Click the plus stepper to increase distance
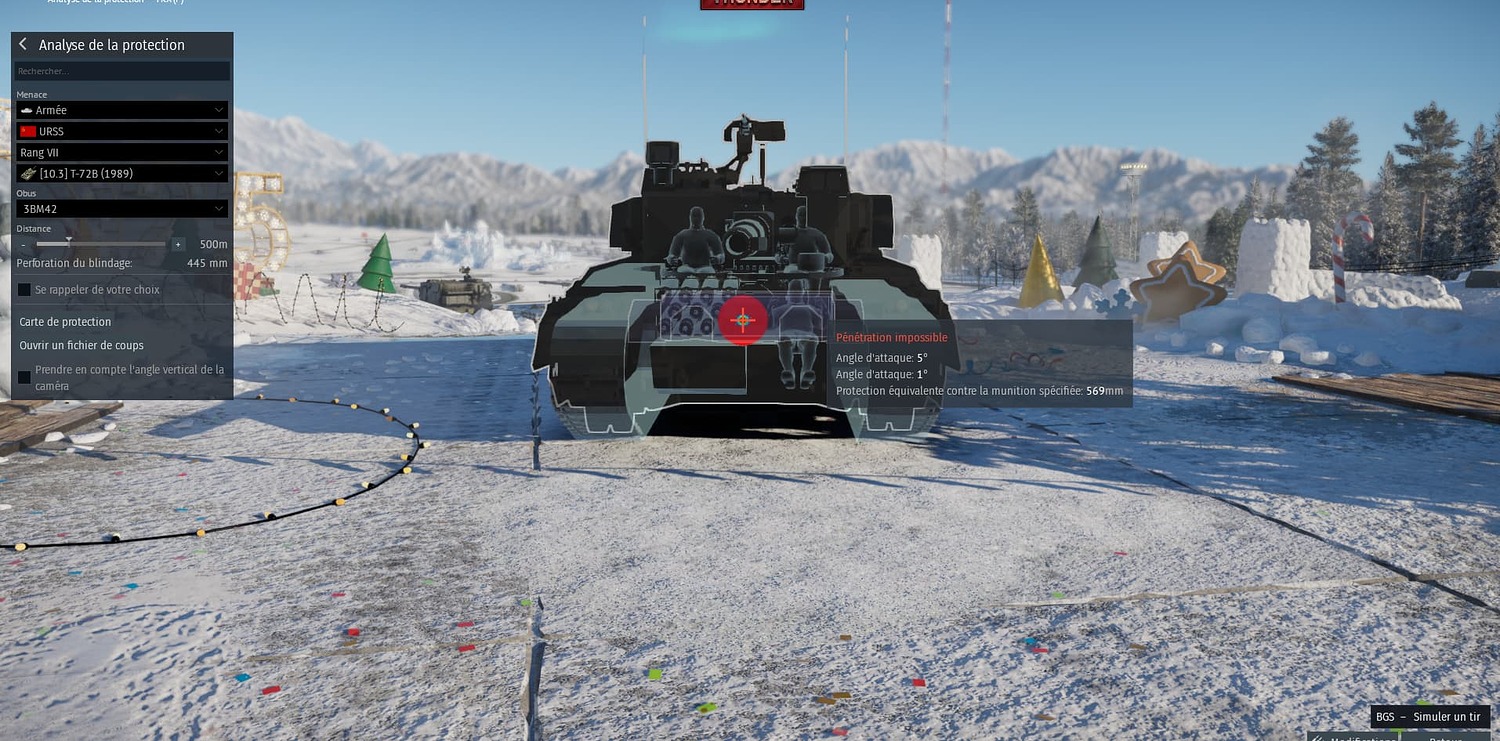The width and height of the screenshot is (1500, 741). (x=178, y=244)
